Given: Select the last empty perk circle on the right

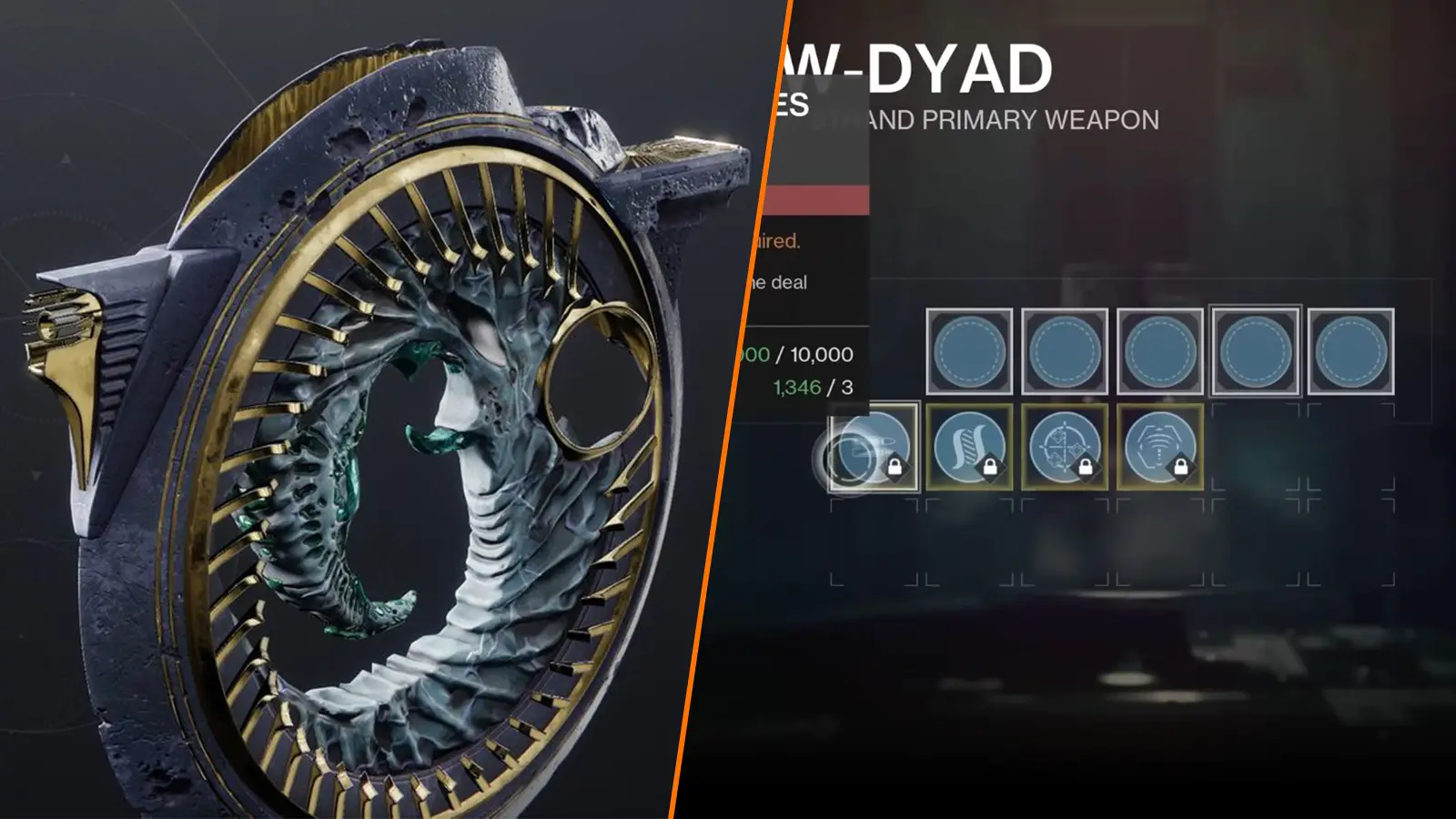Looking at the screenshot, I should point(1351,350).
